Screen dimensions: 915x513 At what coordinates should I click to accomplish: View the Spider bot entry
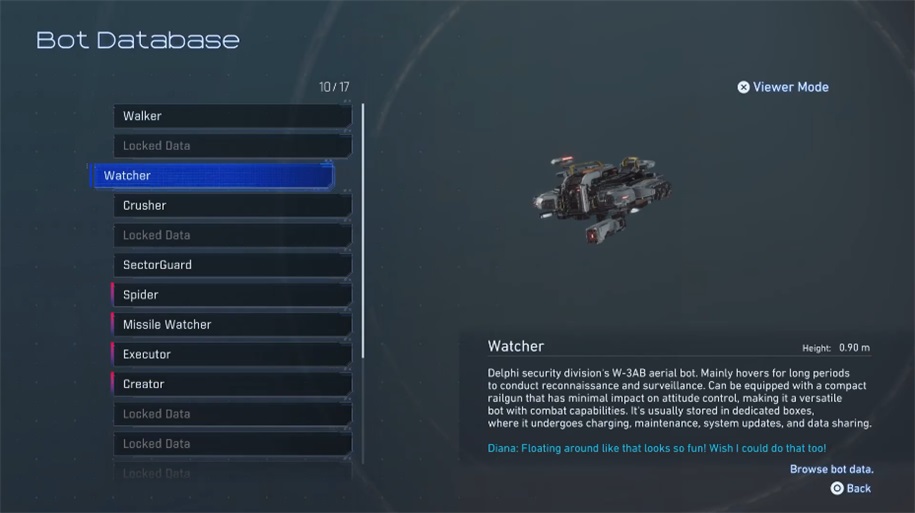[x=232, y=295]
